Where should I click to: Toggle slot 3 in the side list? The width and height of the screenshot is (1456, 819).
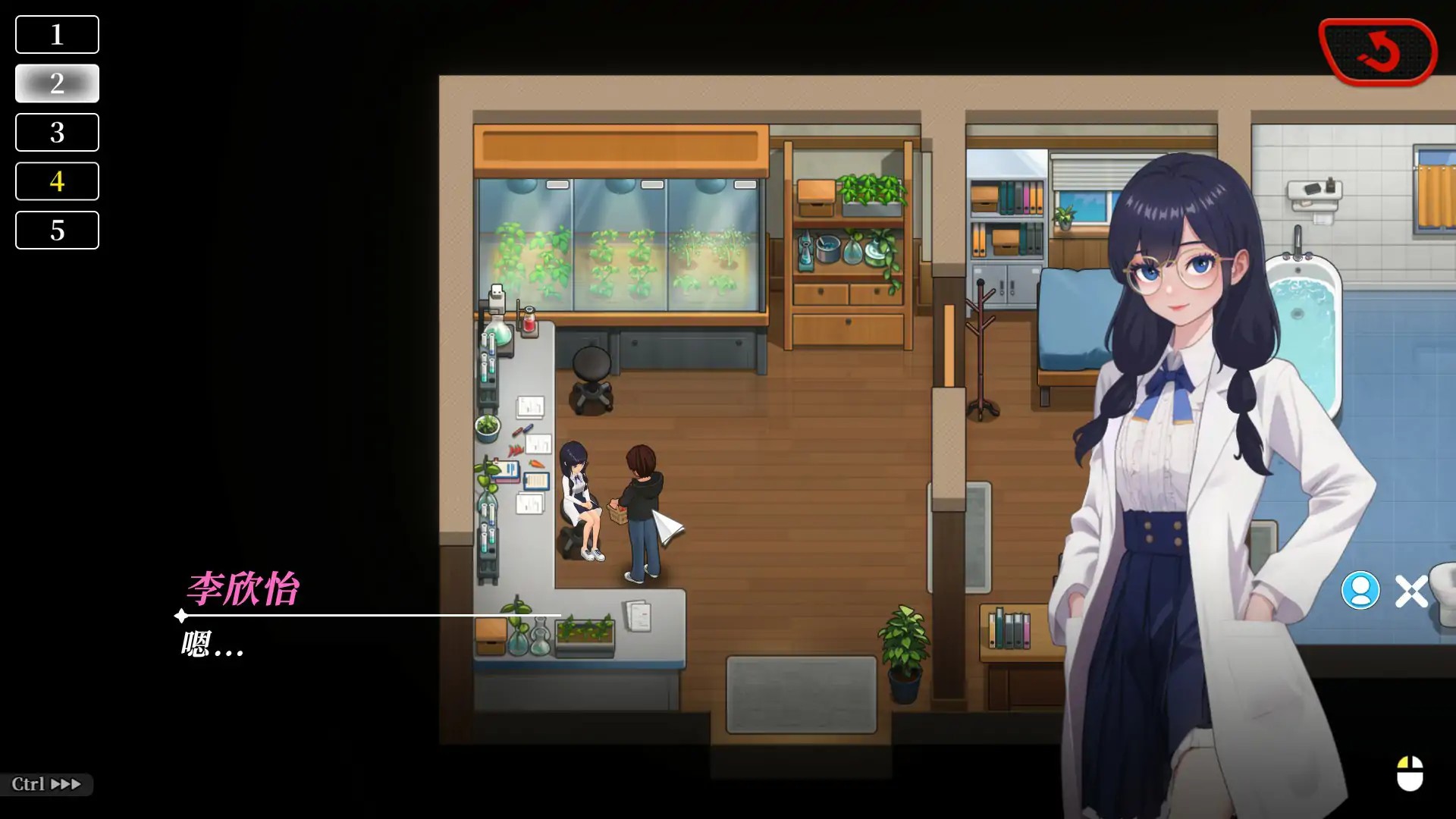coord(57,132)
